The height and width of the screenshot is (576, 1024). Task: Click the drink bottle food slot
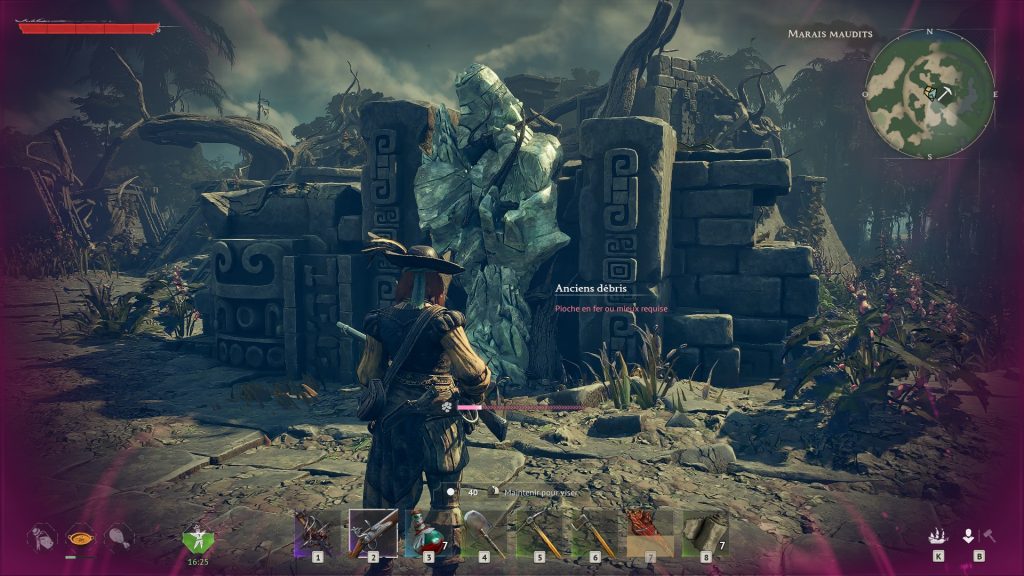[x=42, y=538]
